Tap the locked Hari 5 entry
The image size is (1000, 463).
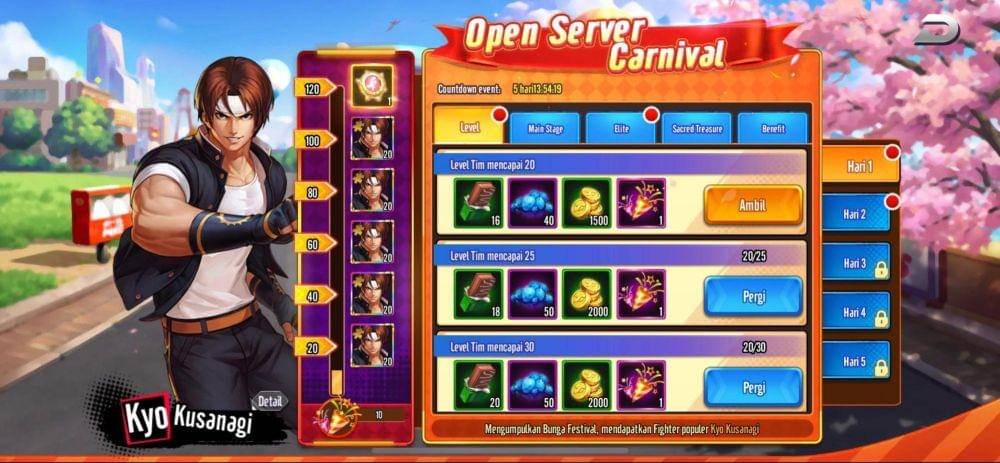[855, 361]
